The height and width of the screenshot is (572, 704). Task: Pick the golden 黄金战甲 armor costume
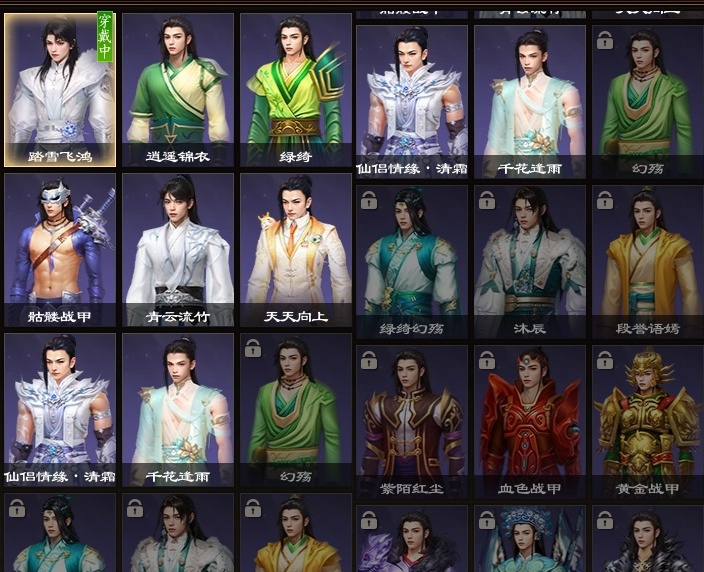(x=647, y=422)
